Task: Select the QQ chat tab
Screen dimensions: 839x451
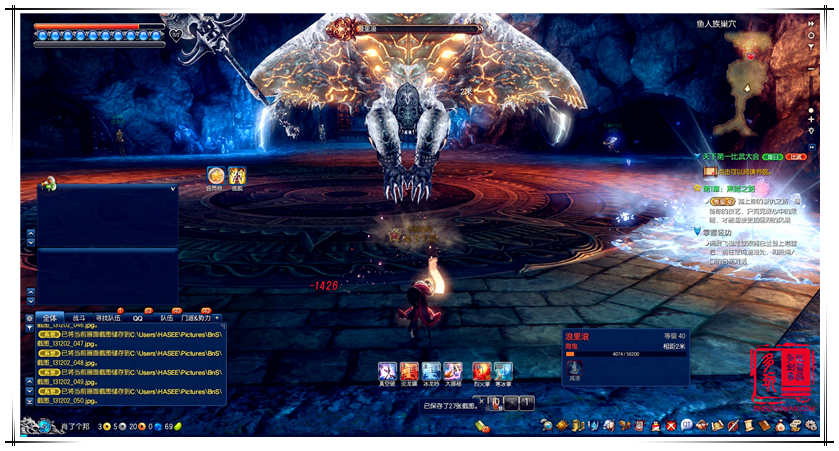Action: (x=141, y=317)
